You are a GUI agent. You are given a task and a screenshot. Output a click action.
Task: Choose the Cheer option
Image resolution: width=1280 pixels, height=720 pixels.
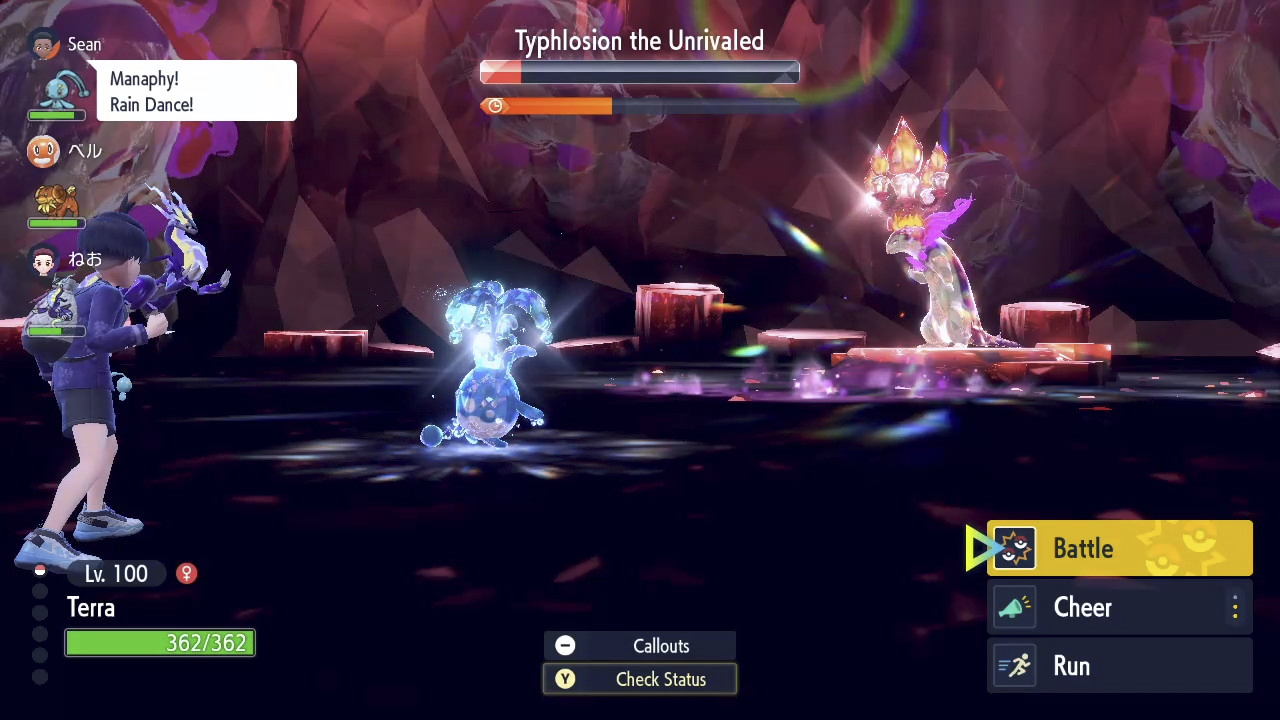pos(1118,608)
